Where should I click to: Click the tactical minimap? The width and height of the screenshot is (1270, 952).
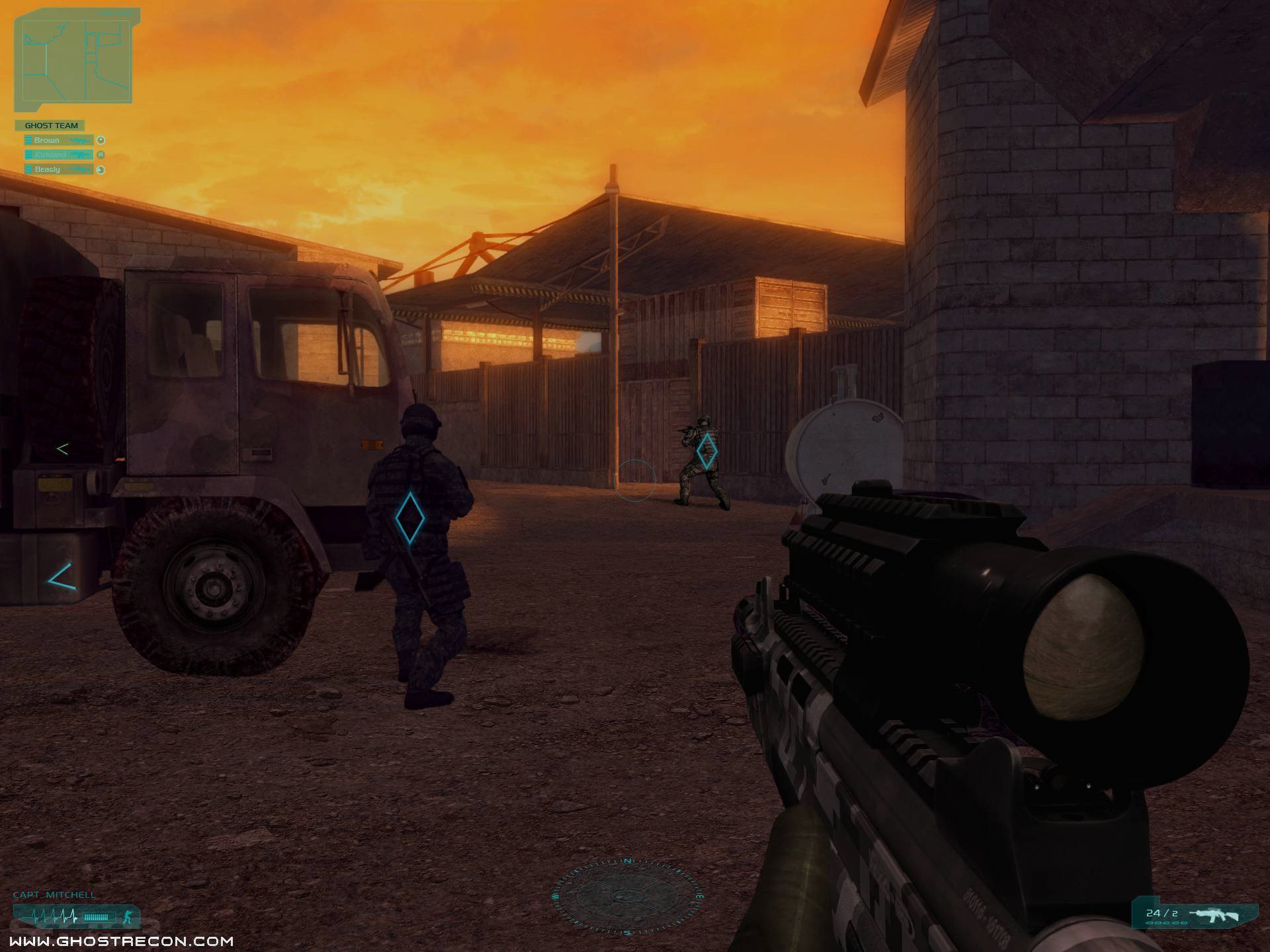coord(76,58)
